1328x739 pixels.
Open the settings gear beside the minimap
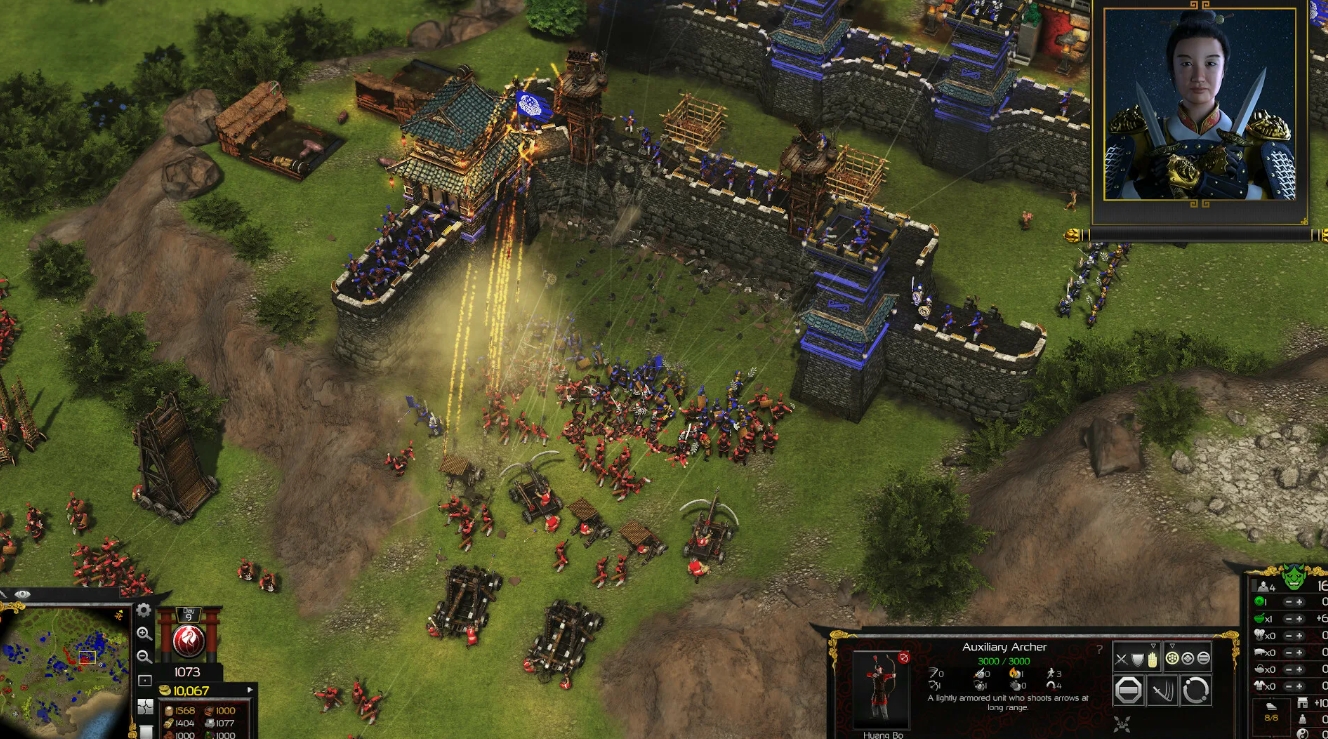(x=144, y=609)
